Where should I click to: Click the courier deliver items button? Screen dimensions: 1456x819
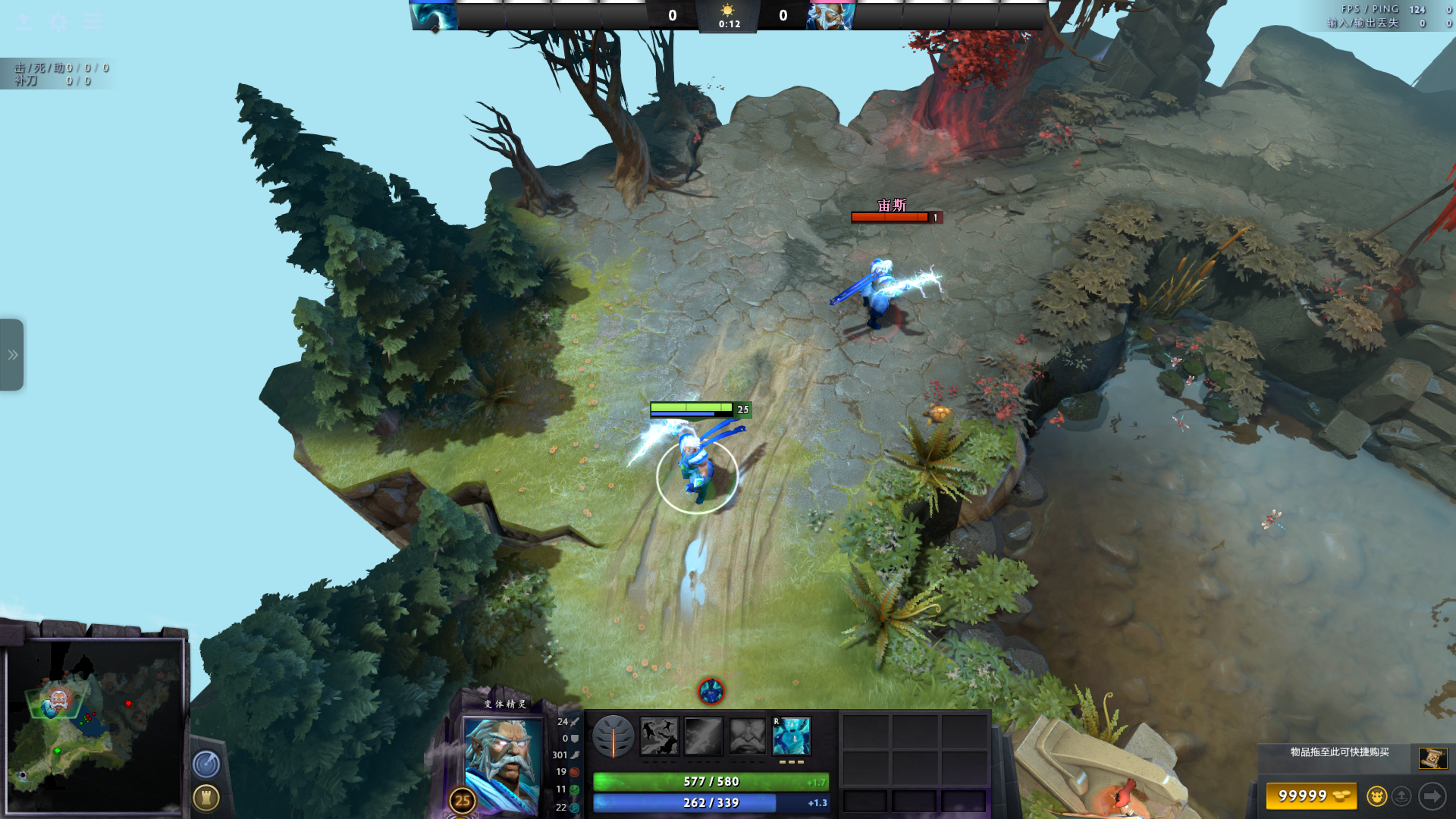click(x=1402, y=796)
